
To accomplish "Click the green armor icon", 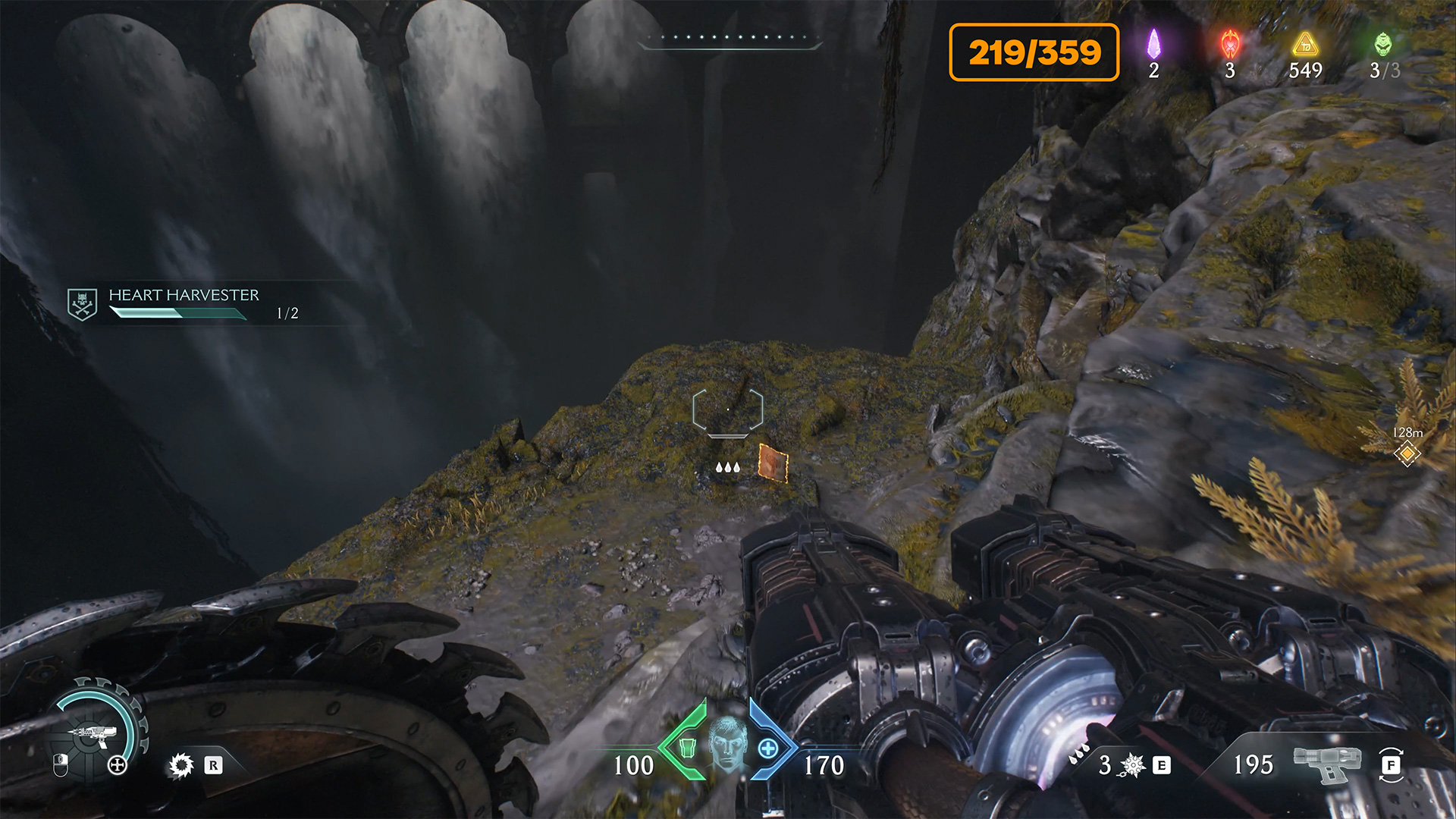I will (x=688, y=748).
